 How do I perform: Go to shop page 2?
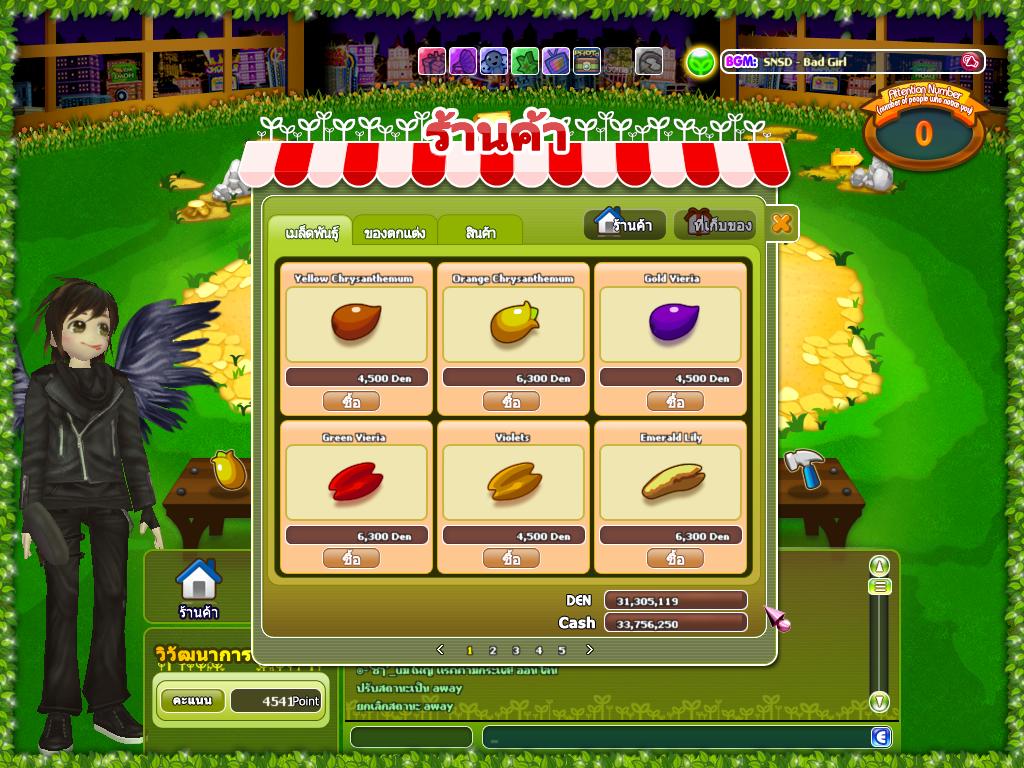pyautogui.click(x=493, y=650)
